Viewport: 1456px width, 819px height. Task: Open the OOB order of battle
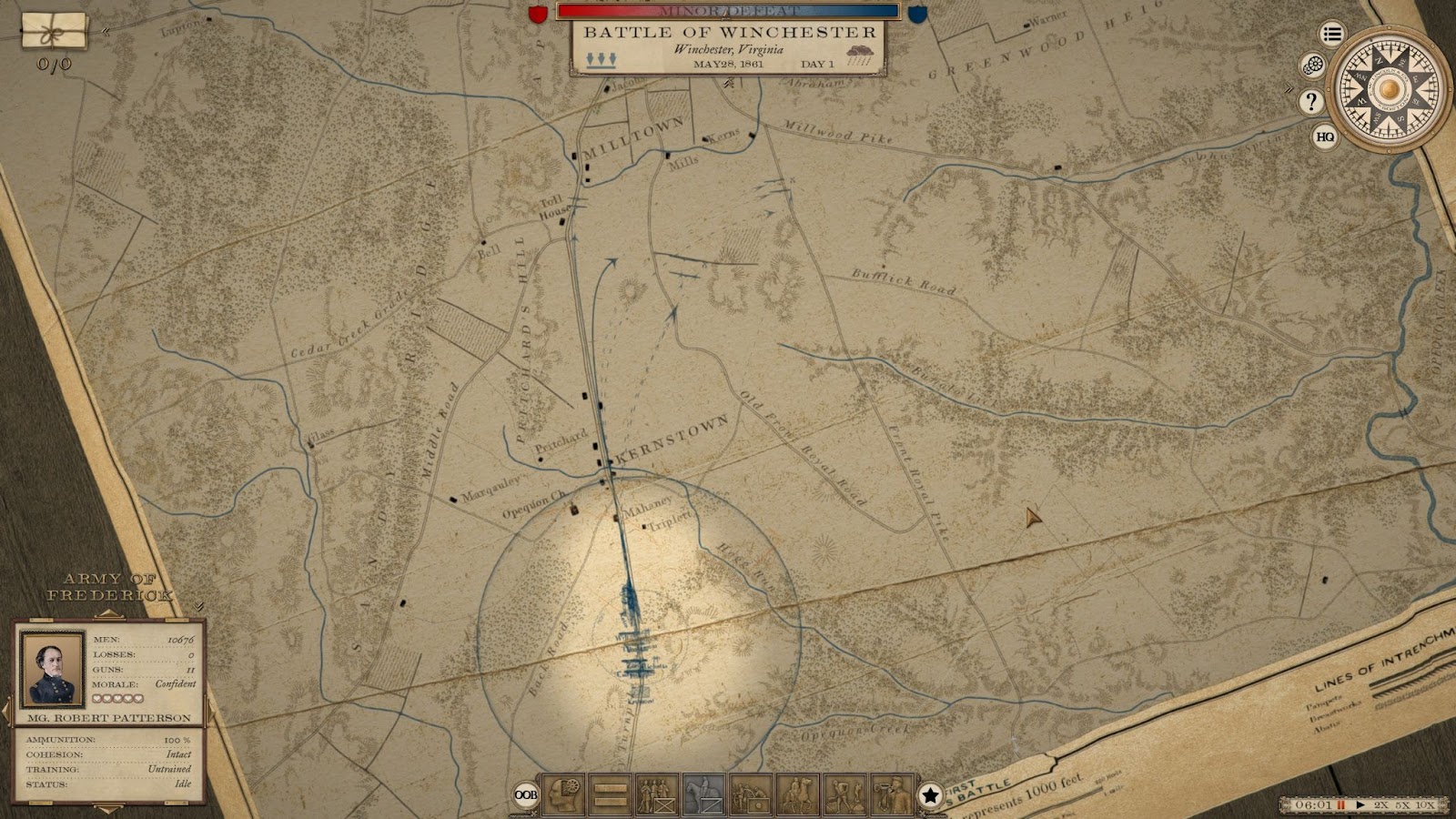525,794
